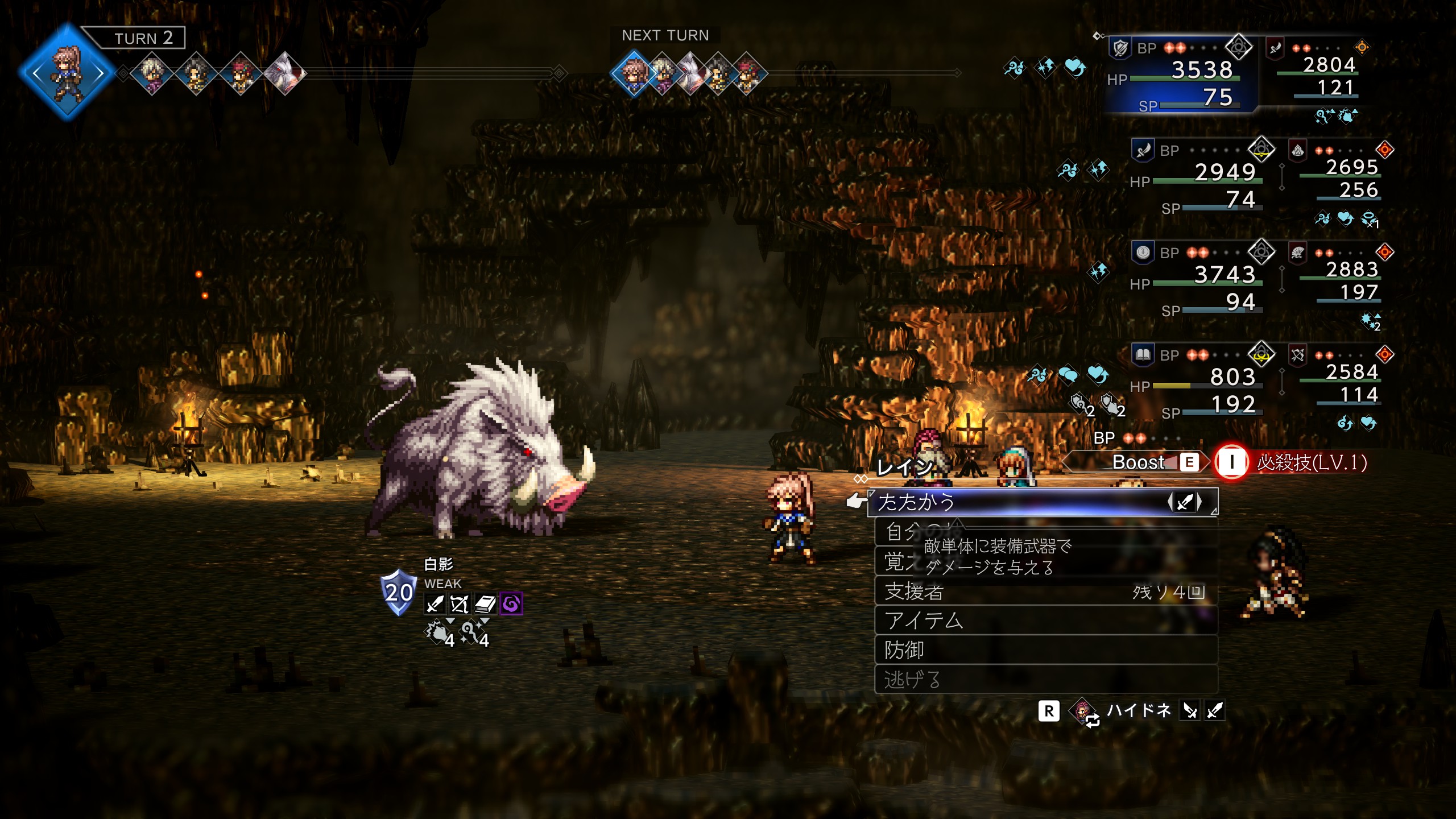Image resolution: width=1456 pixels, height=819 pixels.
Task: Click the sword weapon switcher on たたかう
Action: [x=1185, y=502]
